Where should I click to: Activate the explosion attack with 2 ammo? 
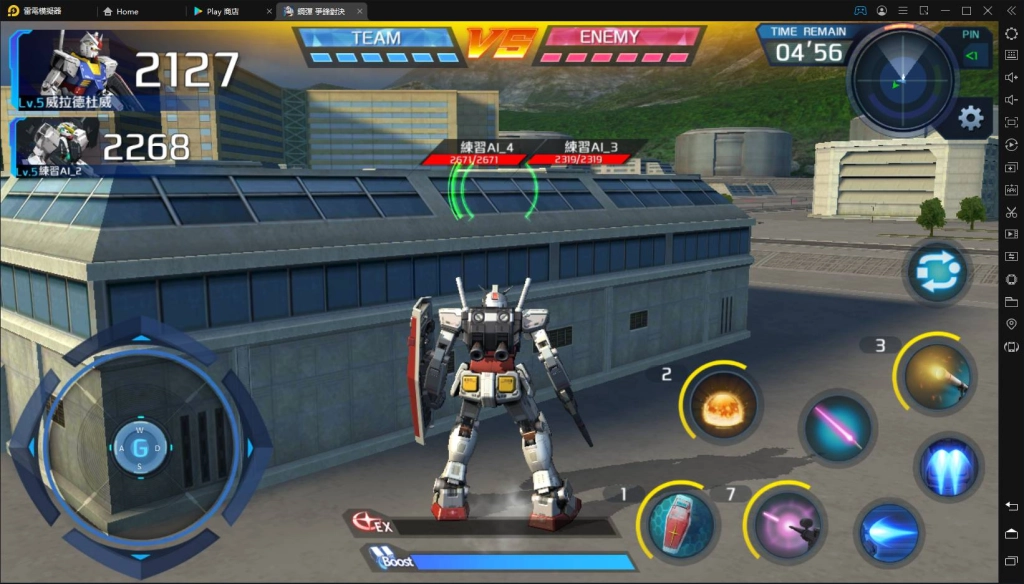click(x=723, y=402)
